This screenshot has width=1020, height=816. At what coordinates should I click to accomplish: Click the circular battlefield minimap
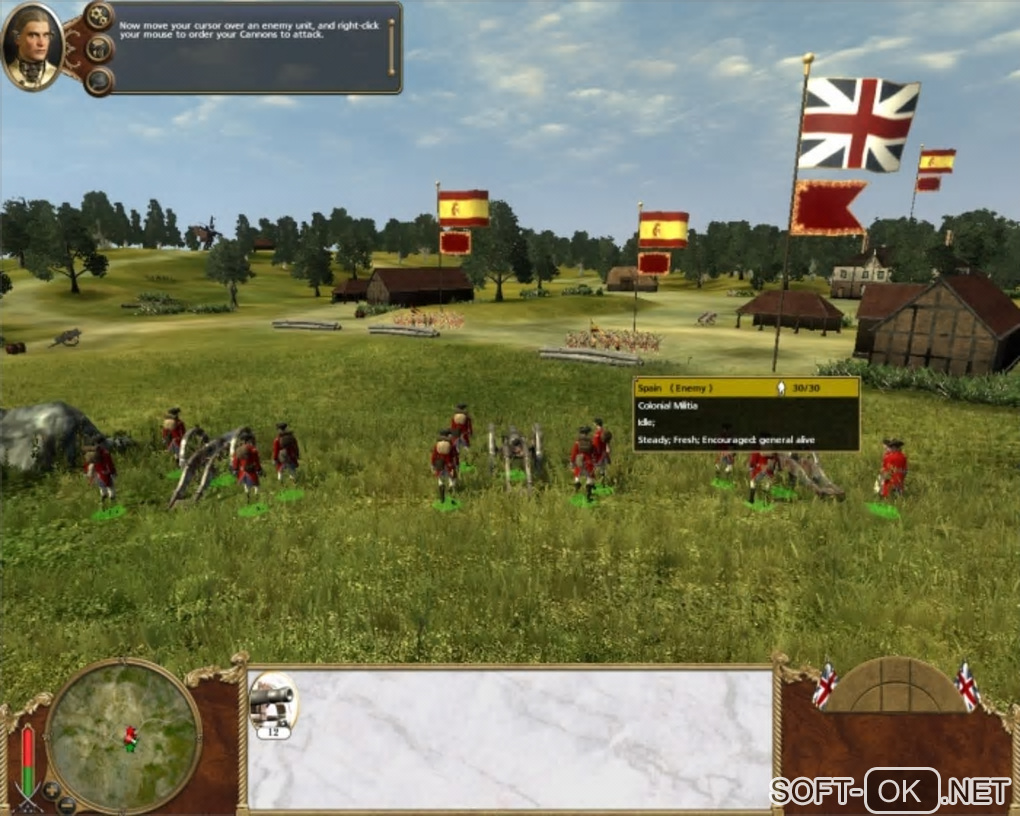123,736
